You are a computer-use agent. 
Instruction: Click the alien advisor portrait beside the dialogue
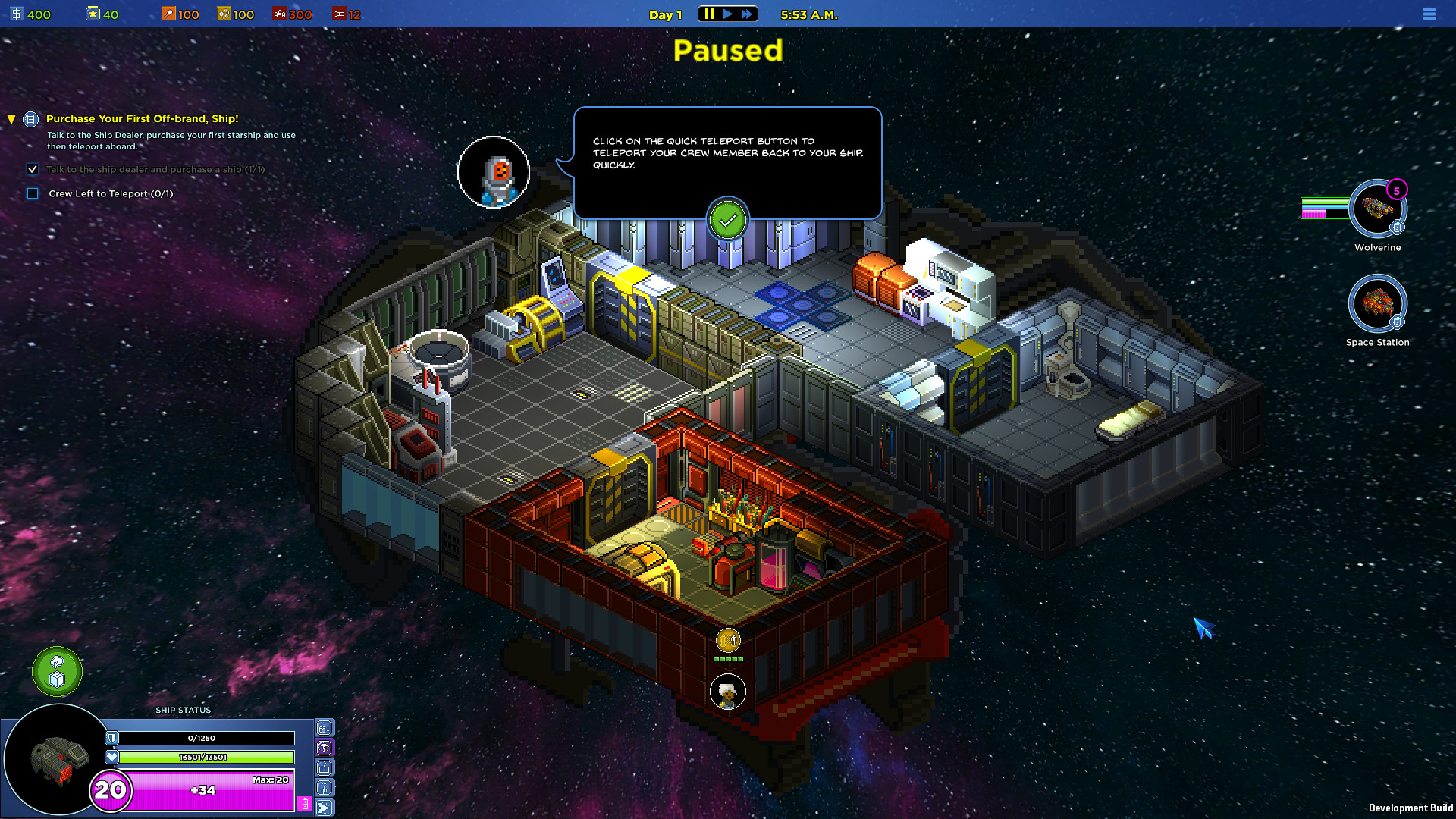pyautogui.click(x=494, y=173)
